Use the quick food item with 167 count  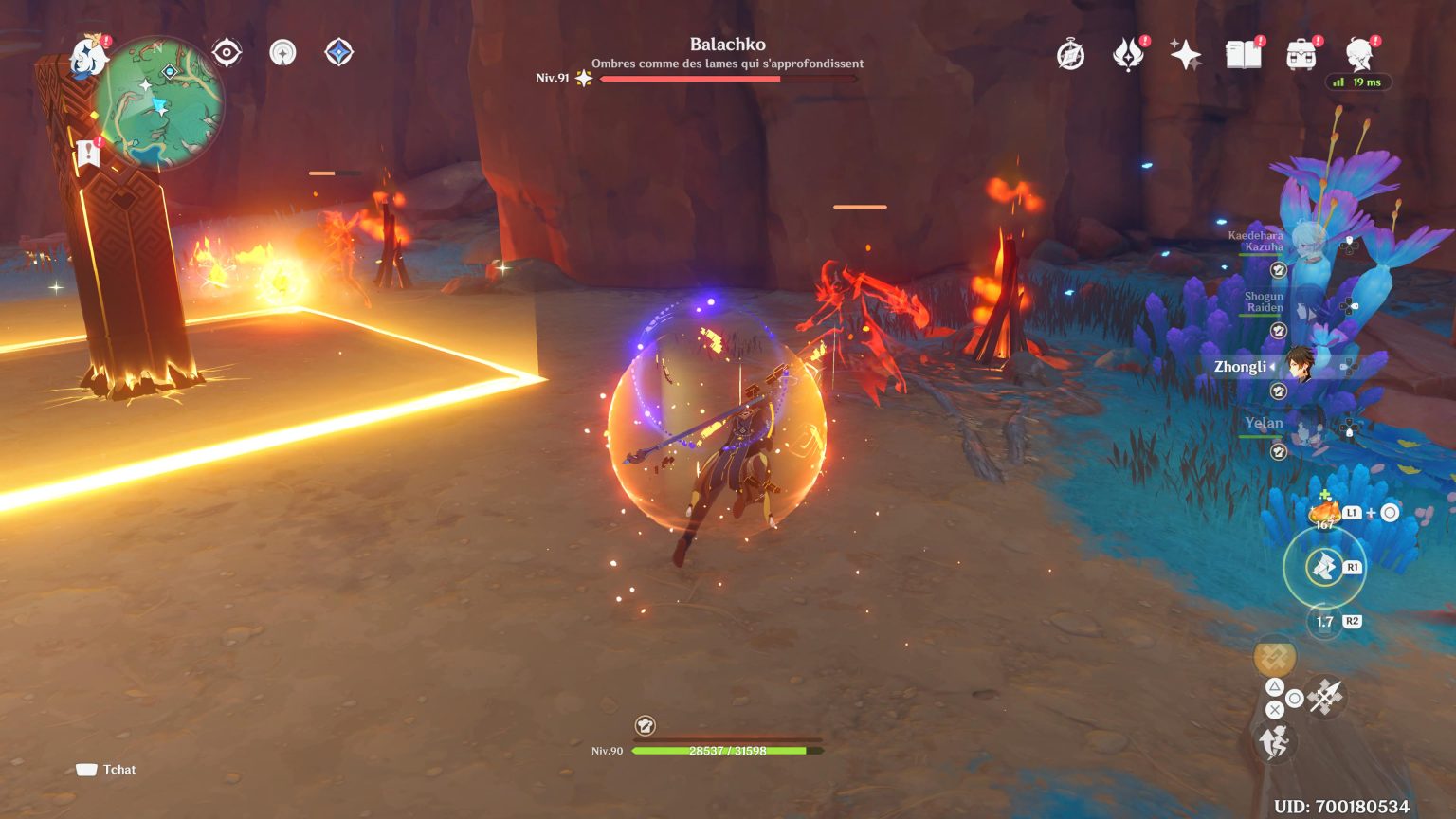[x=1323, y=512]
